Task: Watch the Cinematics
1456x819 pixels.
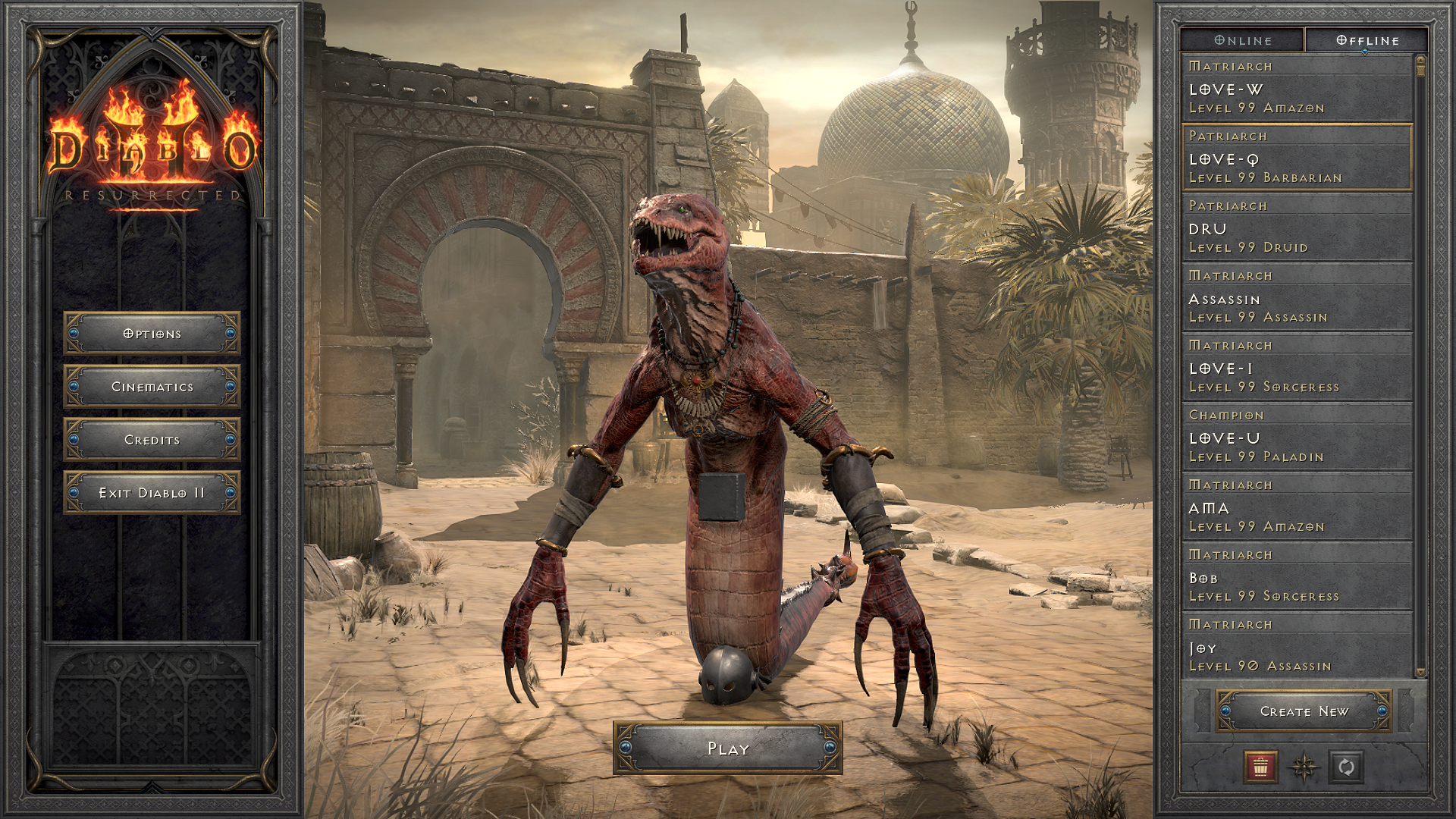Action: (152, 387)
